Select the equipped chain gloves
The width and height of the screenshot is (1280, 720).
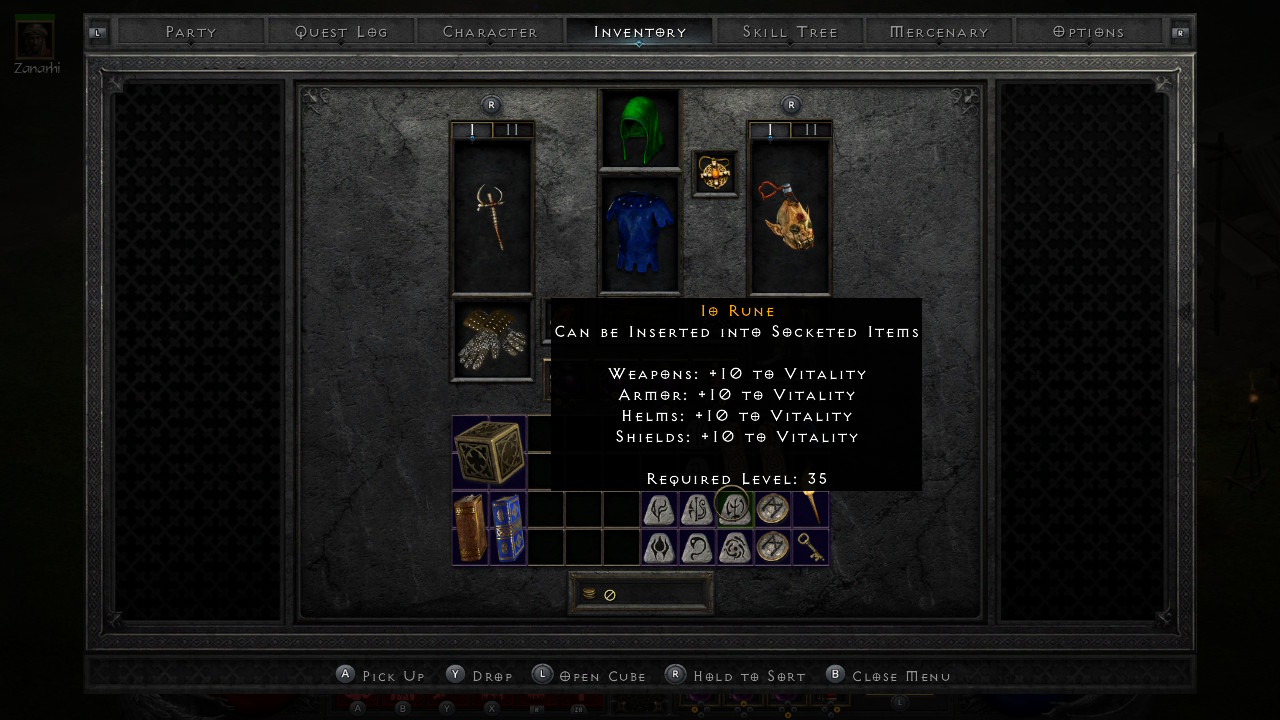[492, 341]
